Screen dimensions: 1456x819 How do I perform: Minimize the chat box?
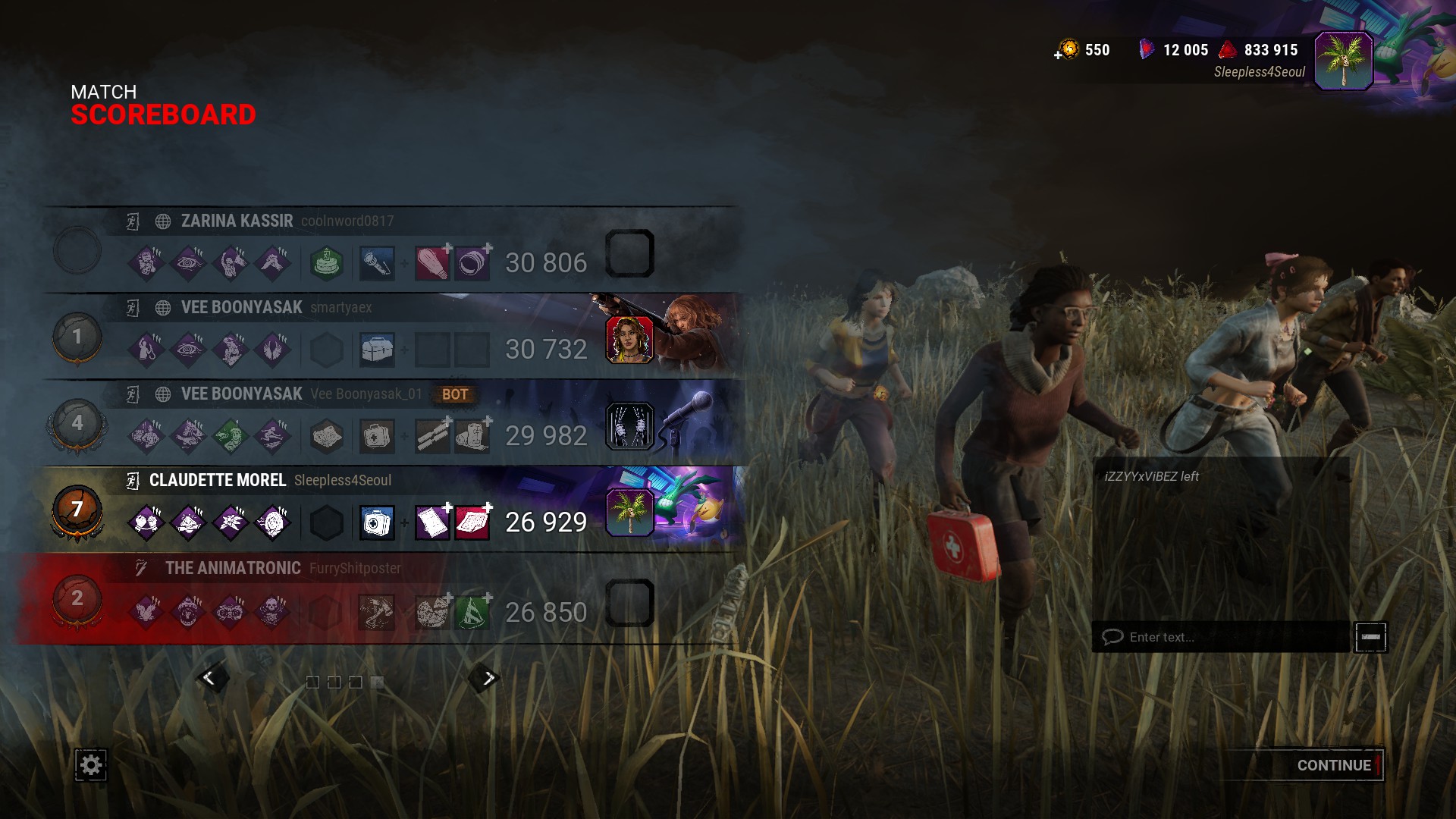1370,637
